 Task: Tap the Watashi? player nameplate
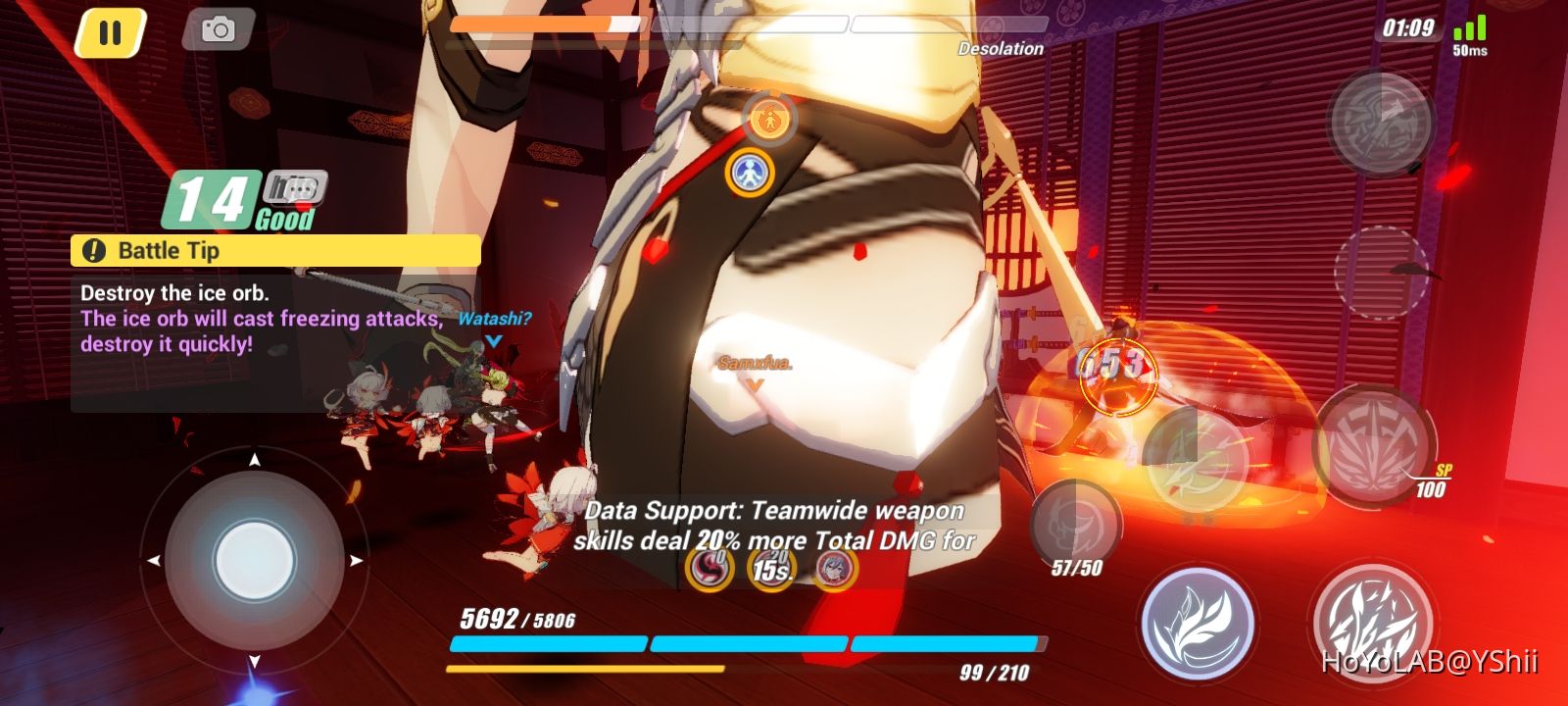point(493,319)
